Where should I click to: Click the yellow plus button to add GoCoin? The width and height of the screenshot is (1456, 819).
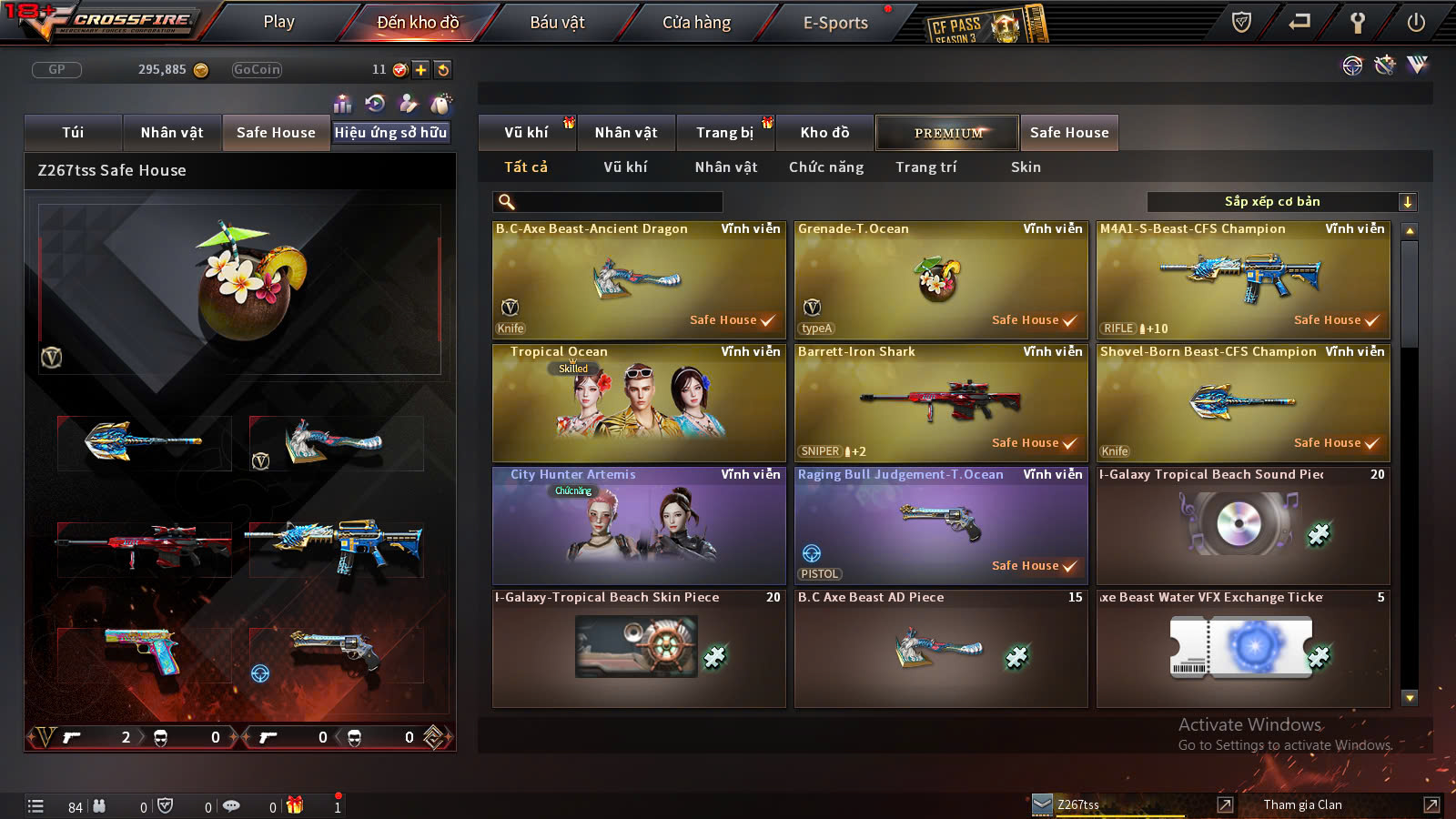[x=420, y=69]
